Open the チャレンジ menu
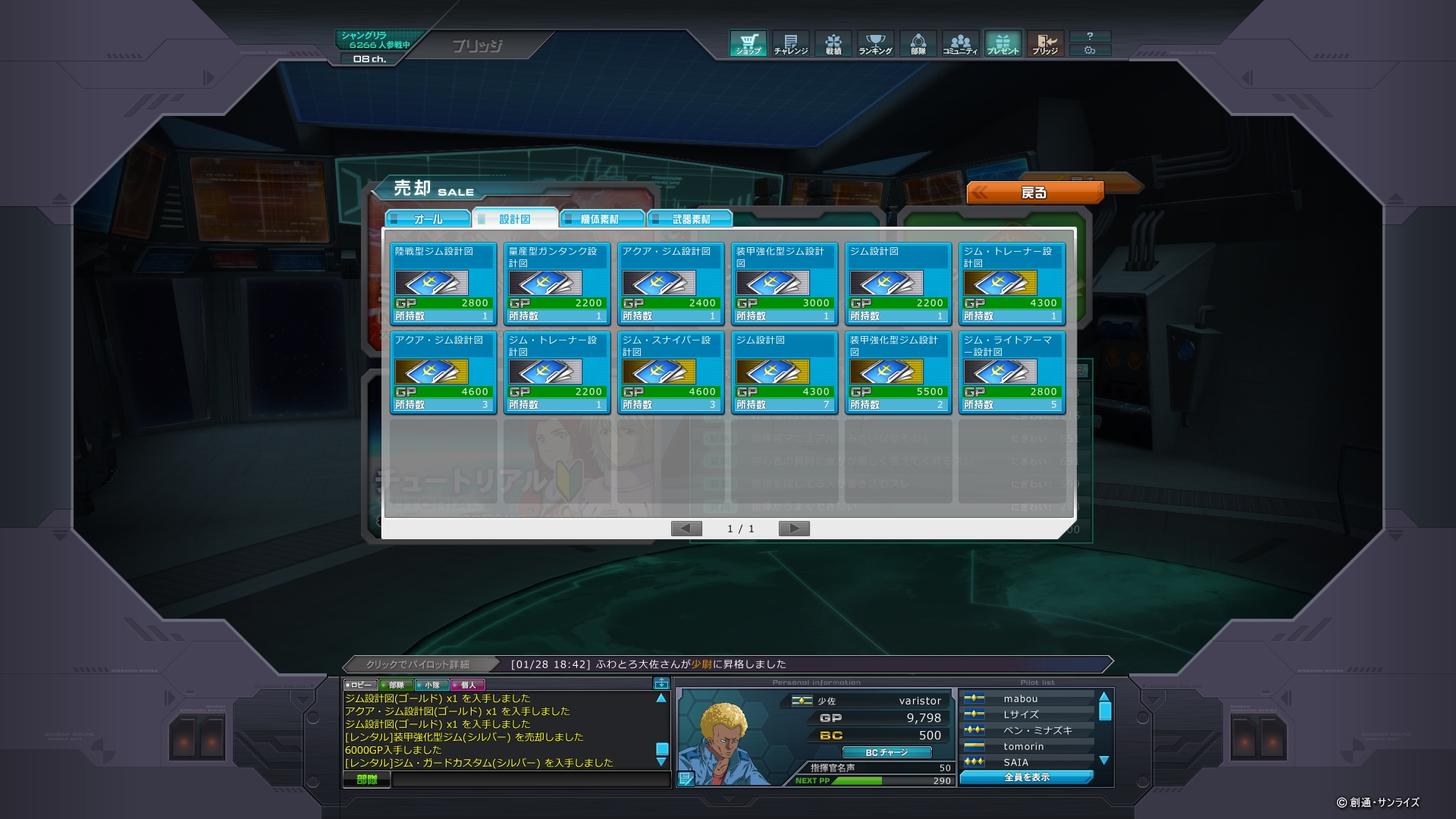The image size is (1456, 819). (790, 44)
